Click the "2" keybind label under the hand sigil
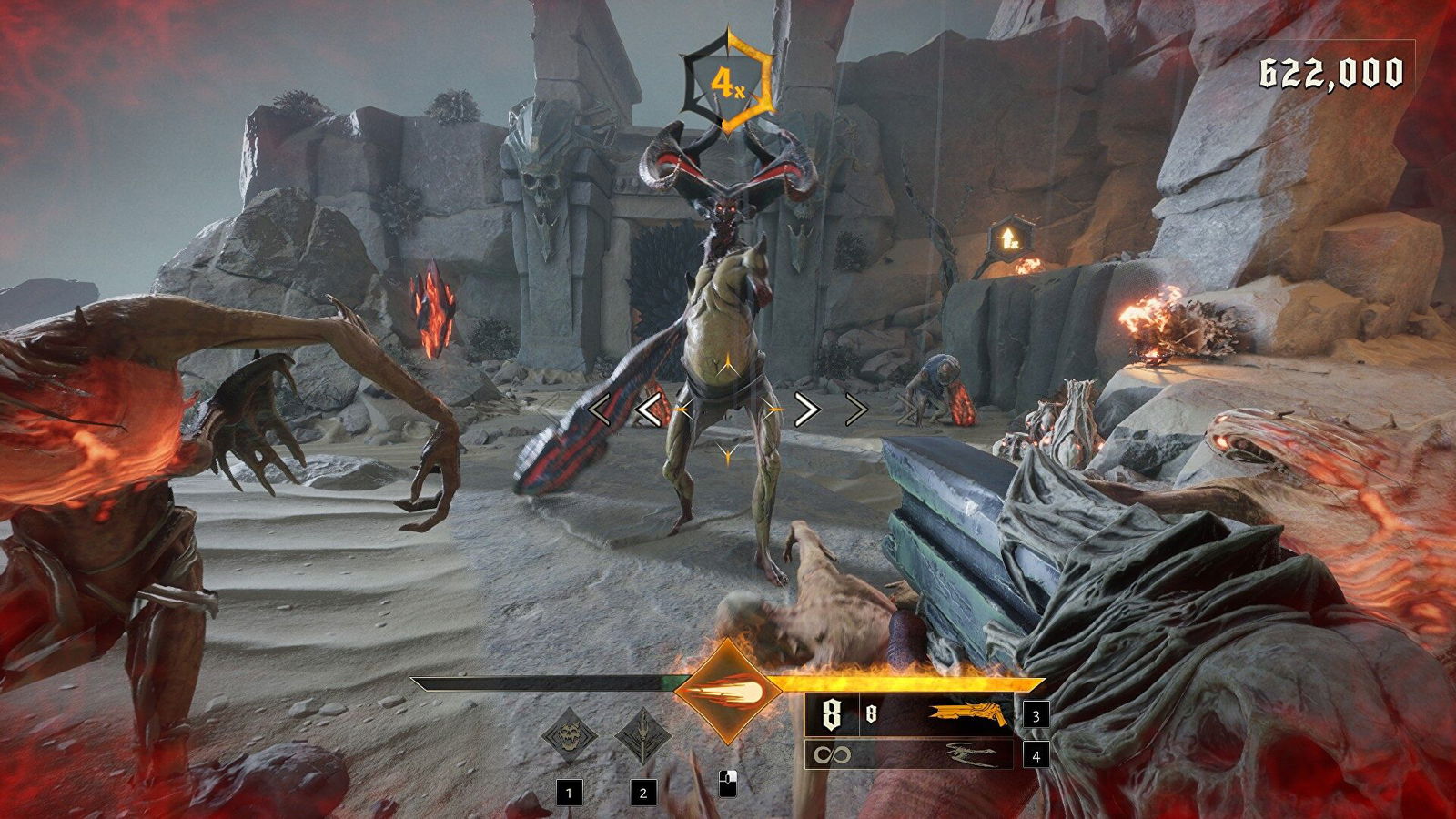This screenshot has height=819, width=1456. [x=643, y=794]
